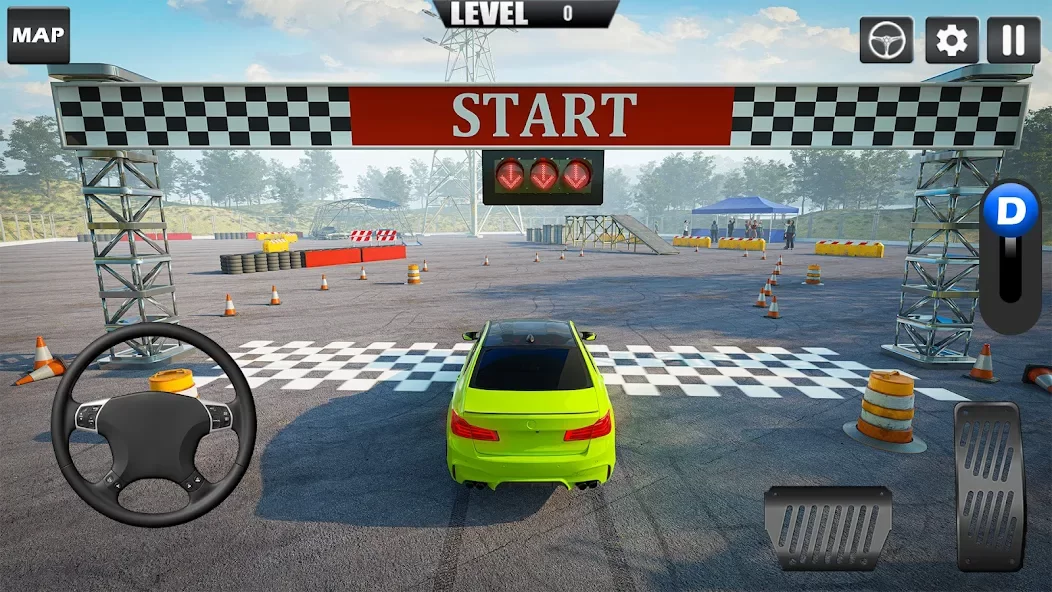Toggle the D gear shifter

pos(1010,255)
